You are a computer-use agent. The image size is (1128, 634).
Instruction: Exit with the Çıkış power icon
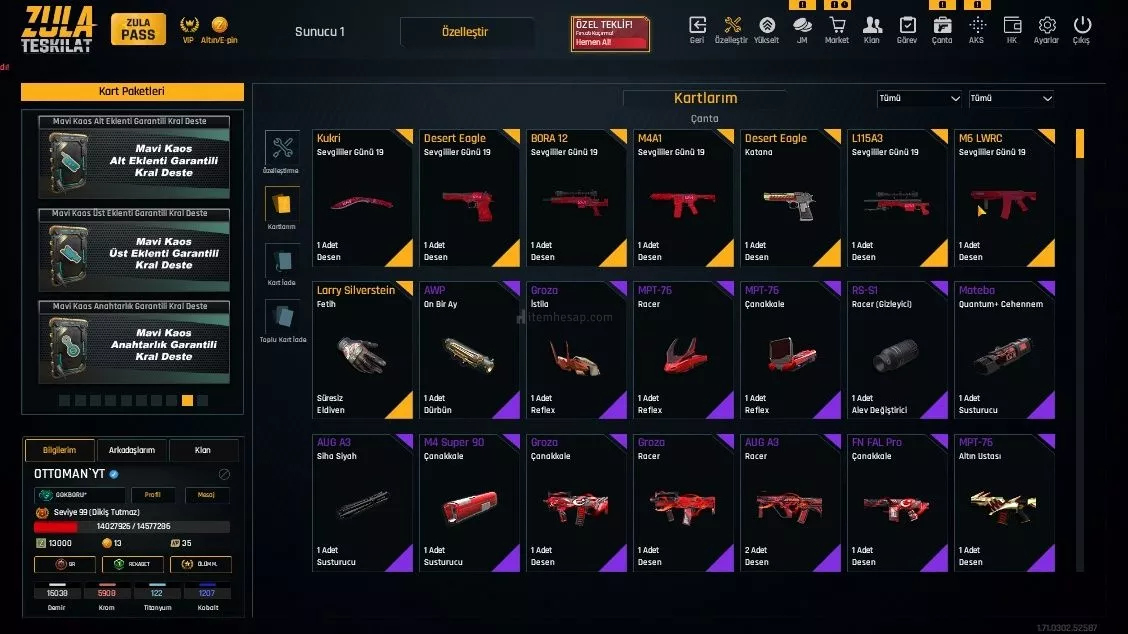click(1082, 28)
